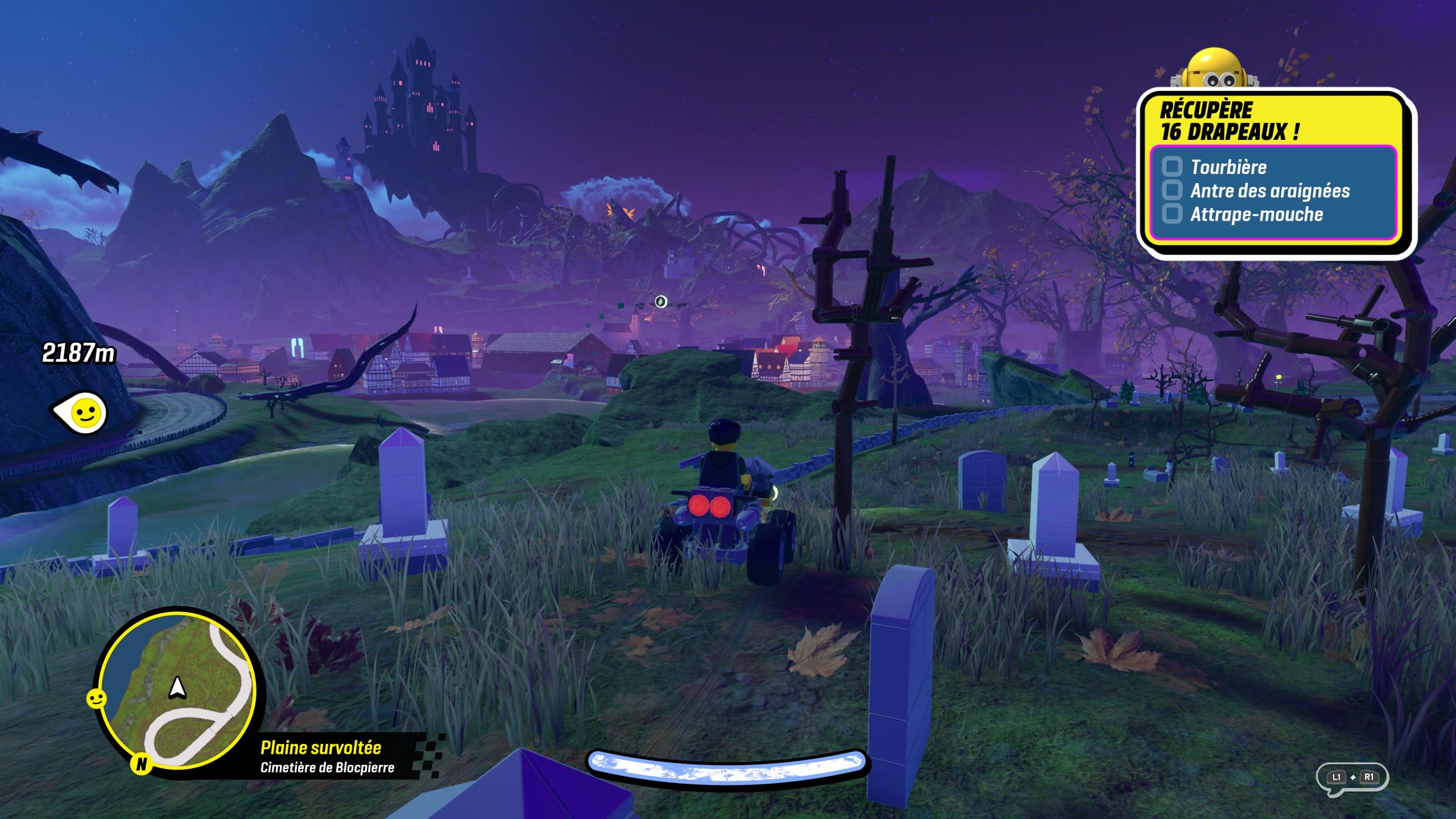Viewport: 1456px width, 819px height.
Task: Open the circular minimap
Action: point(176,689)
